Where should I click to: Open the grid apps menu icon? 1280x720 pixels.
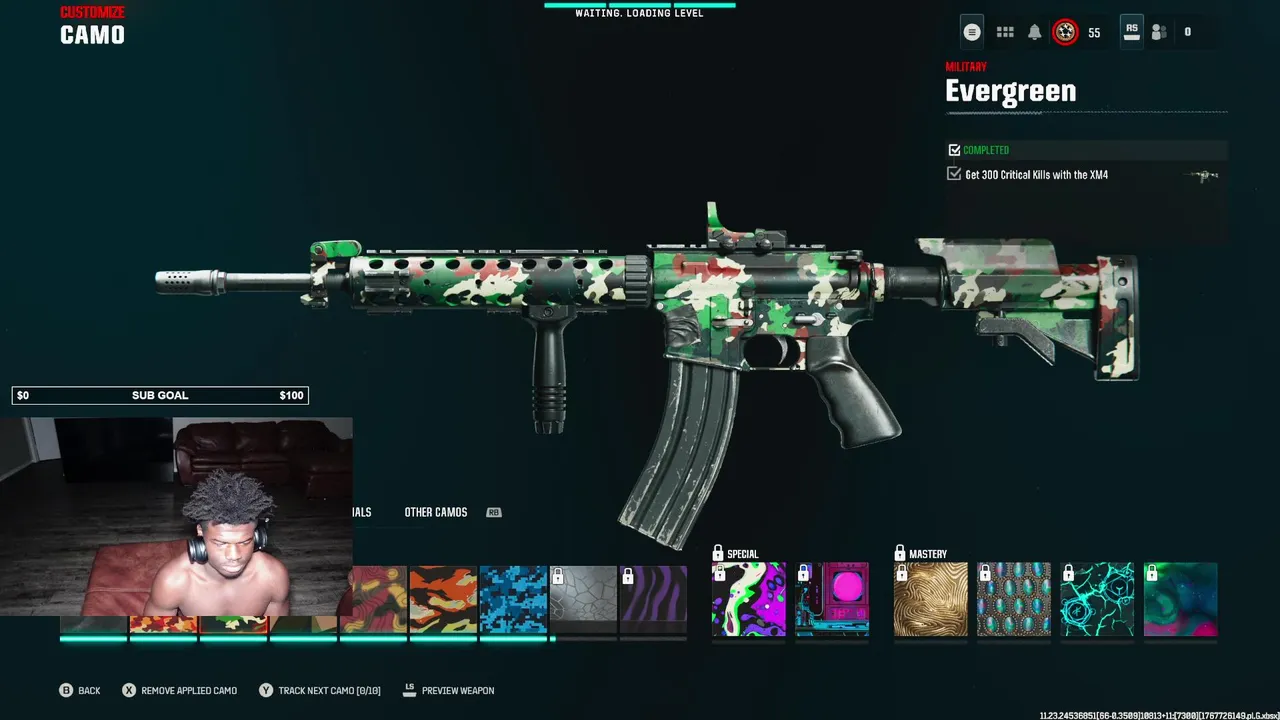(1005, 32)
